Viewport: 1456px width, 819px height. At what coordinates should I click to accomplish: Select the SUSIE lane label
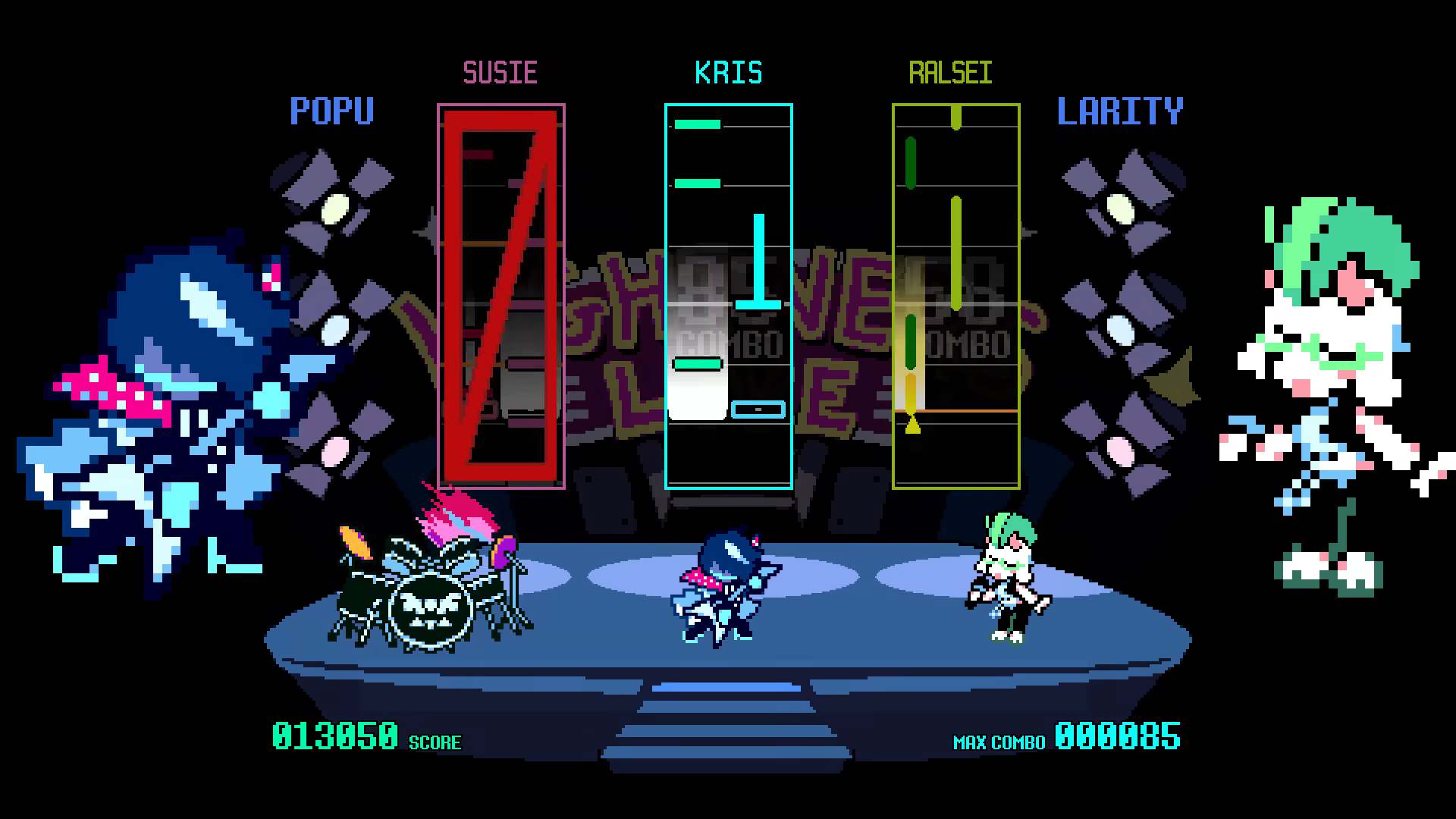point(500,72)
